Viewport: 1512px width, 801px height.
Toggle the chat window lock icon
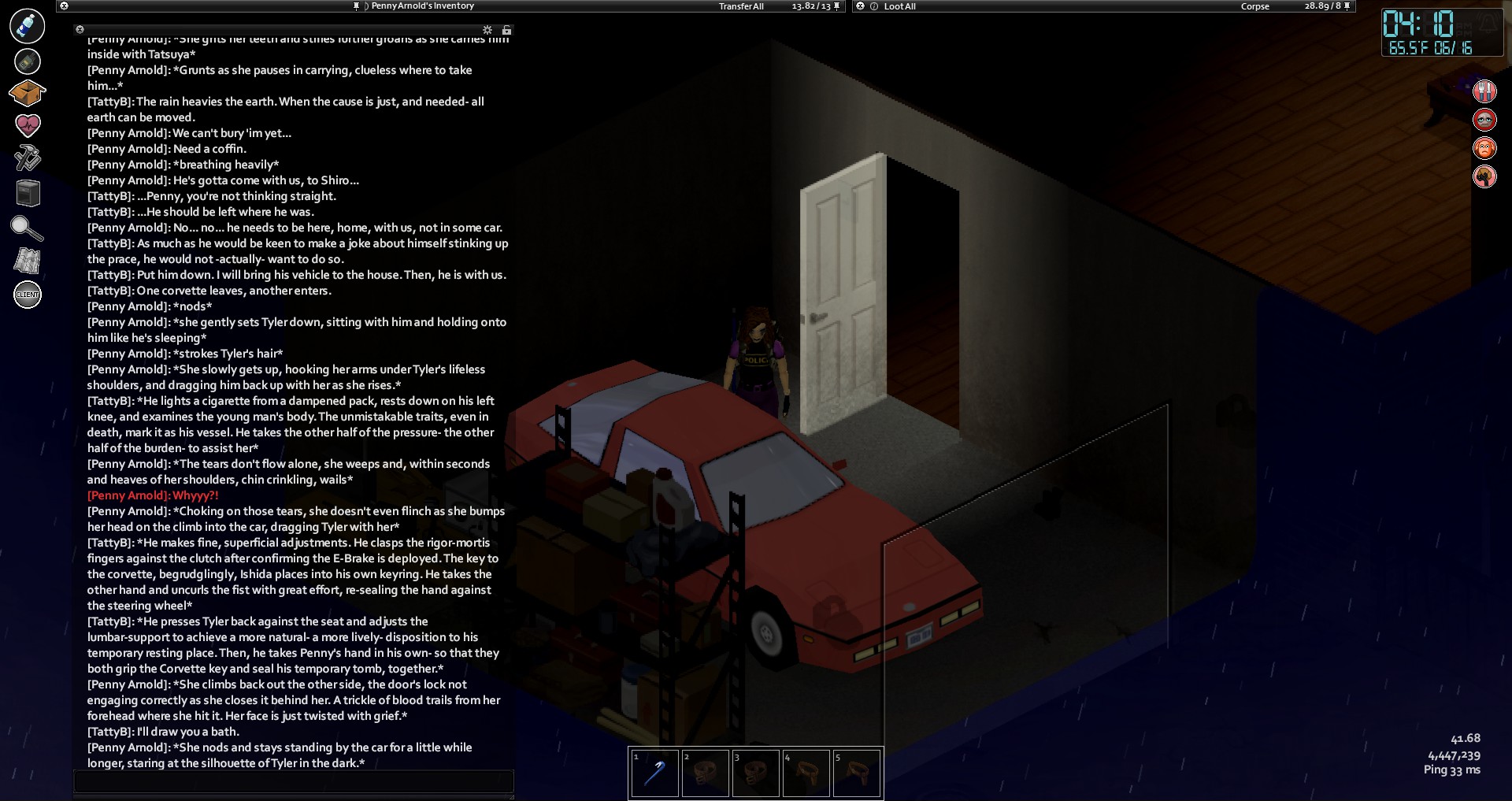click(506, 30)
